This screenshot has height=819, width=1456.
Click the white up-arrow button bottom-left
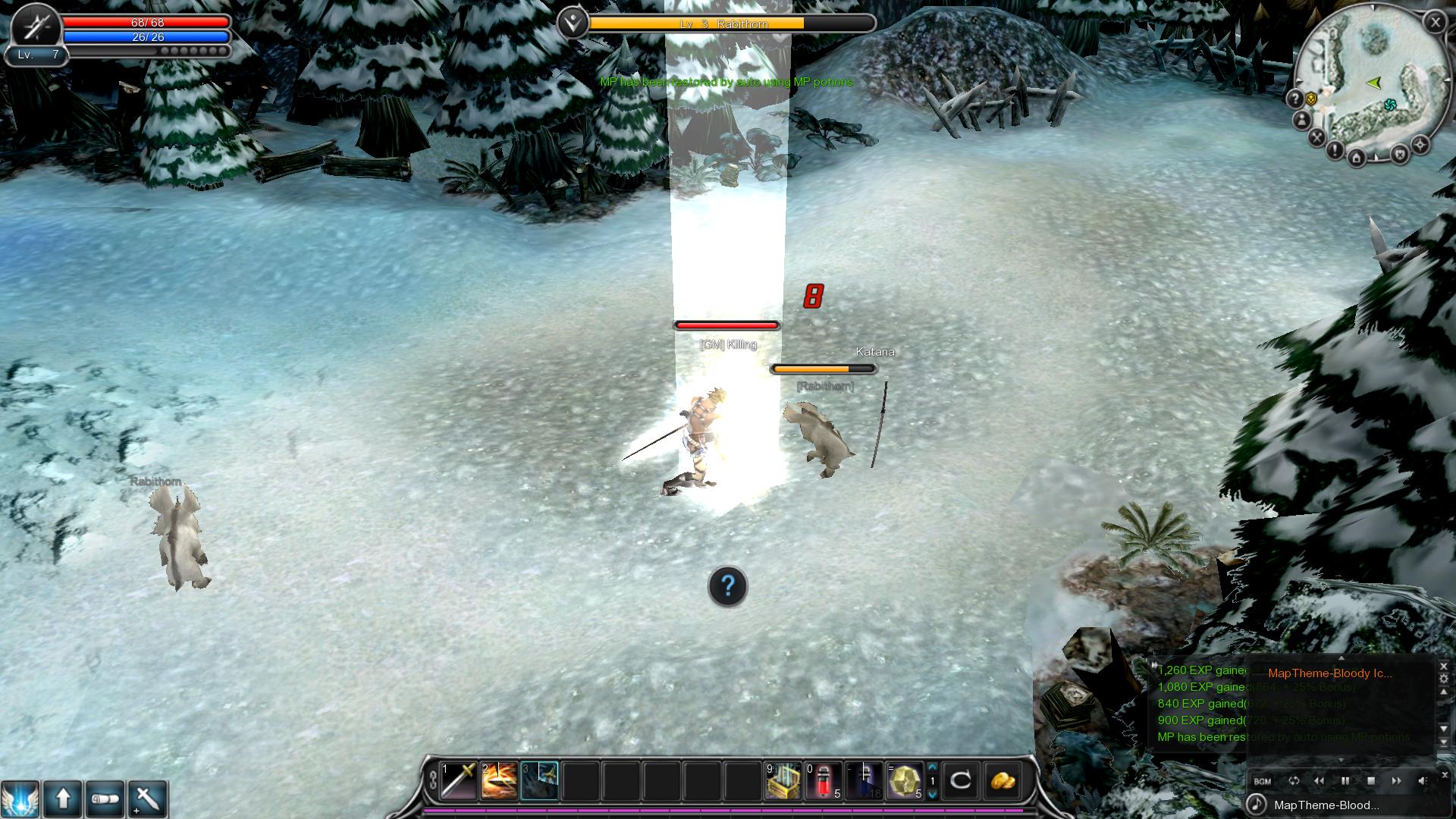pos(63,799)
